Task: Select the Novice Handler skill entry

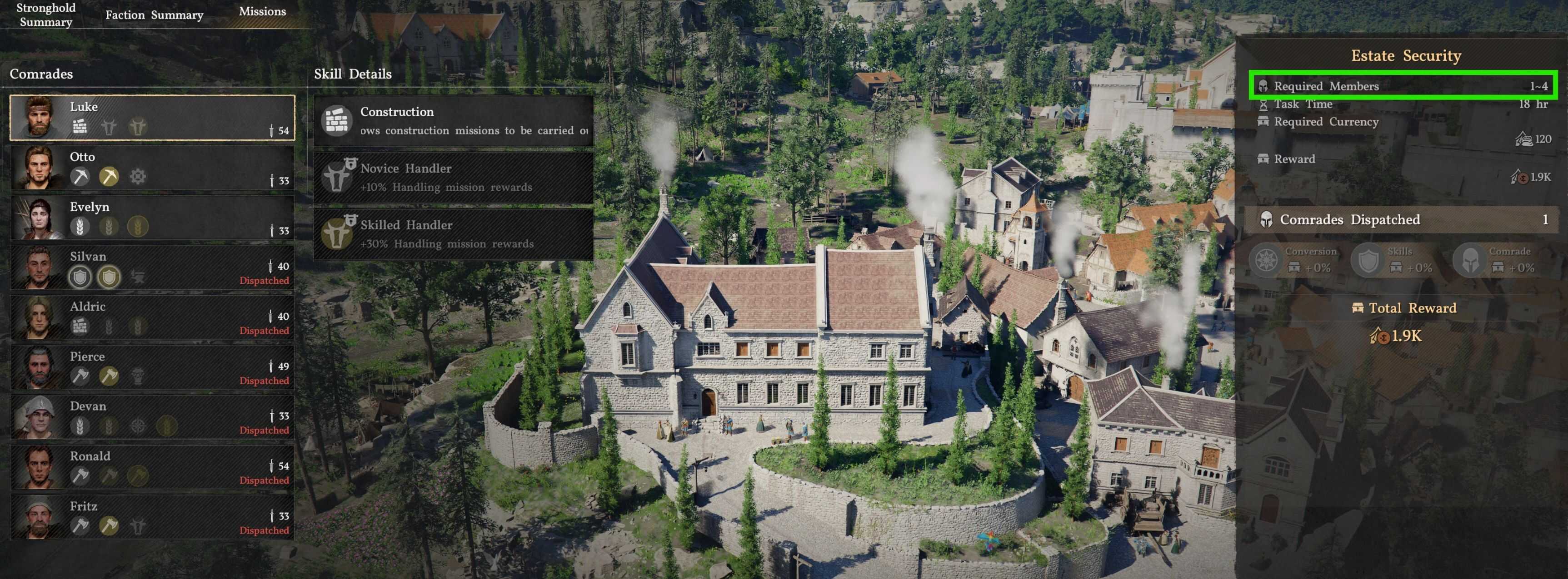Action: click(x=454, y=177)
